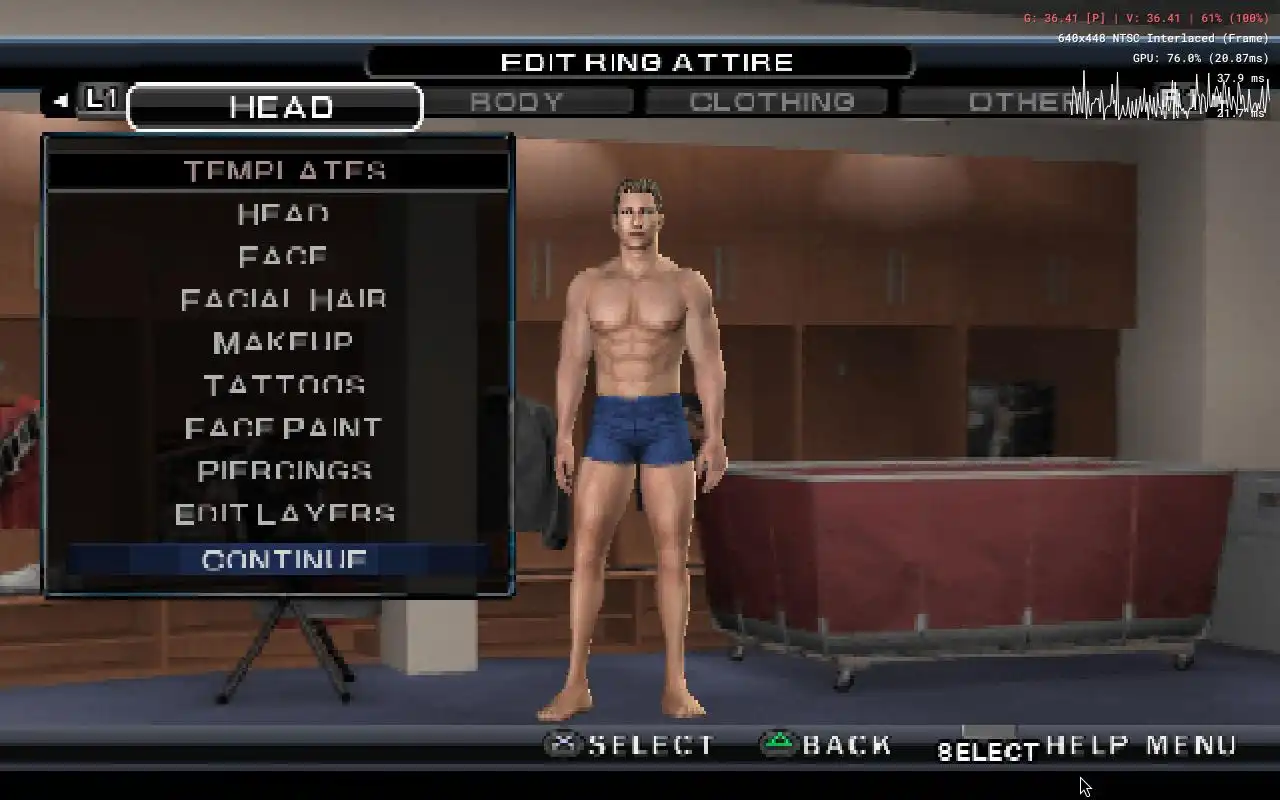1280x800 pixels.
Task: Select the Head option in the list
Action: point(284,214)
